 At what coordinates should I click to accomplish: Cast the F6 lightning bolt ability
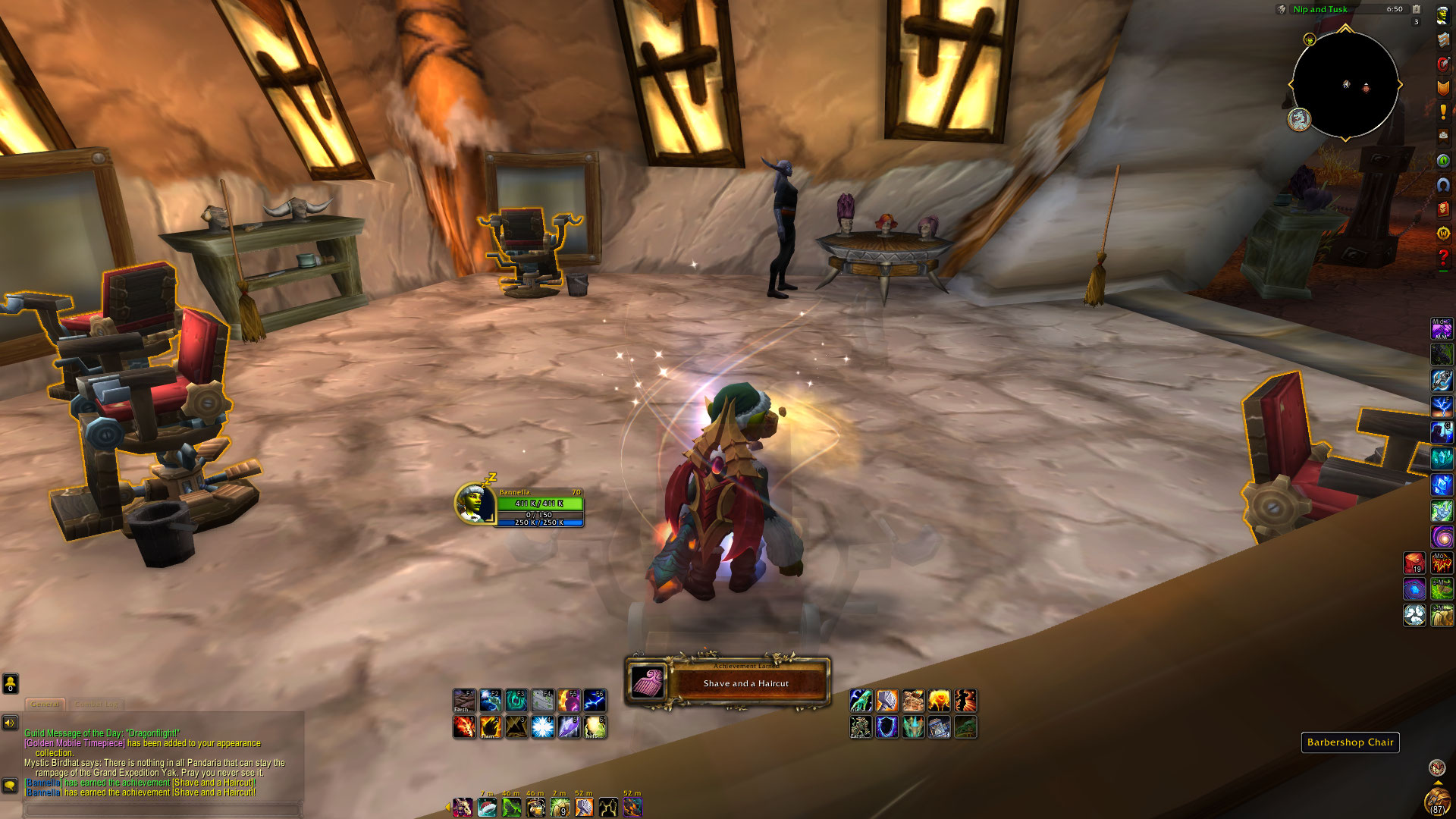pyautogui.click(x=595, y=700)
